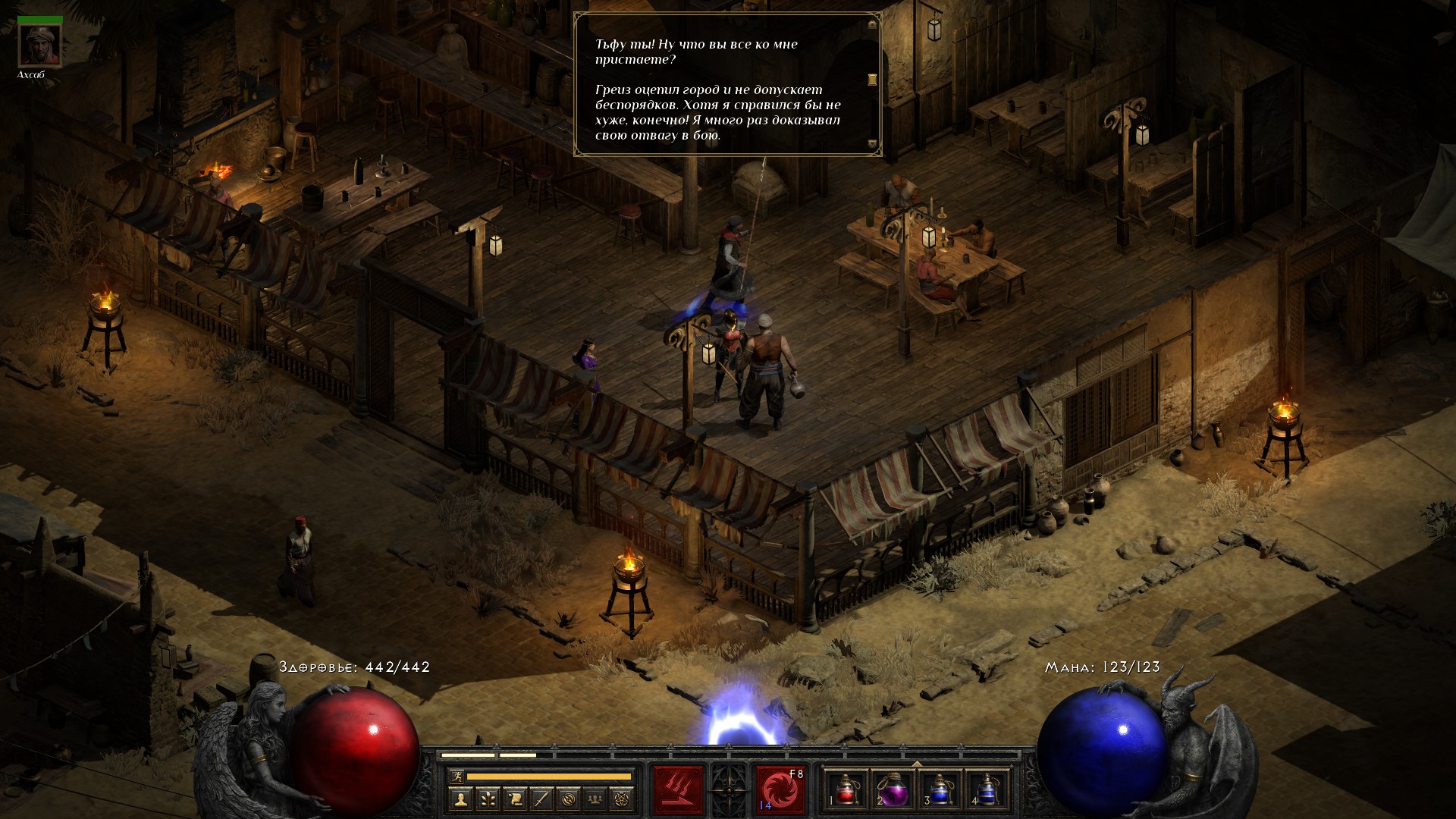Open the character sheet button
The width and height of the screenshot is (1456, 819).
click(x=460, y=799)
